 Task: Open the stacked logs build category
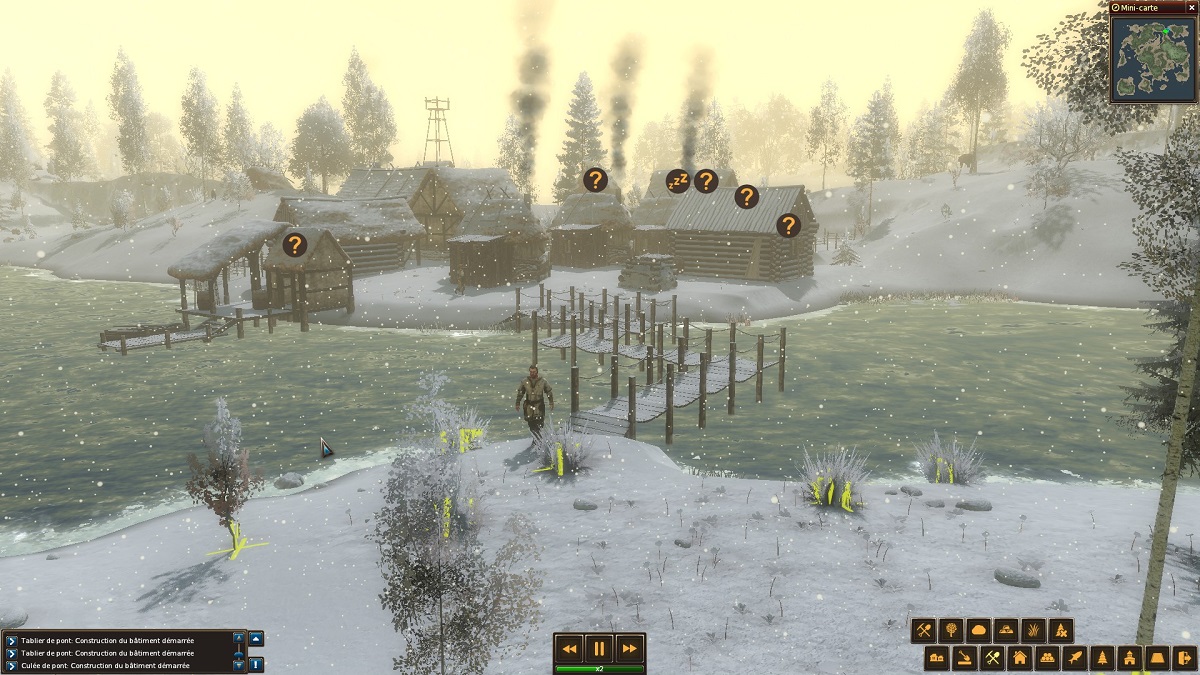tap(1046, 658)
